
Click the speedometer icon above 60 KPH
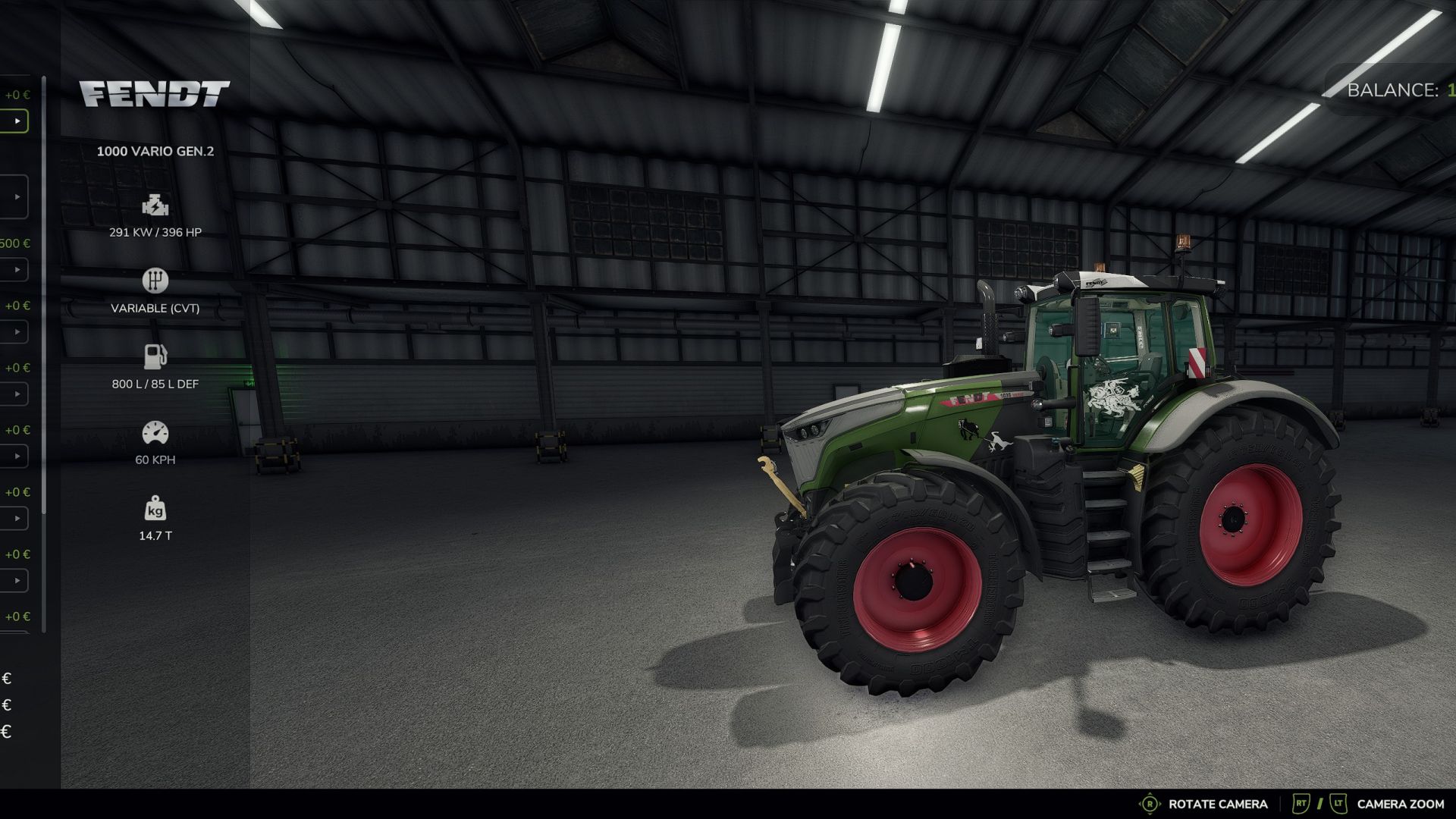(x=155, y=431)
